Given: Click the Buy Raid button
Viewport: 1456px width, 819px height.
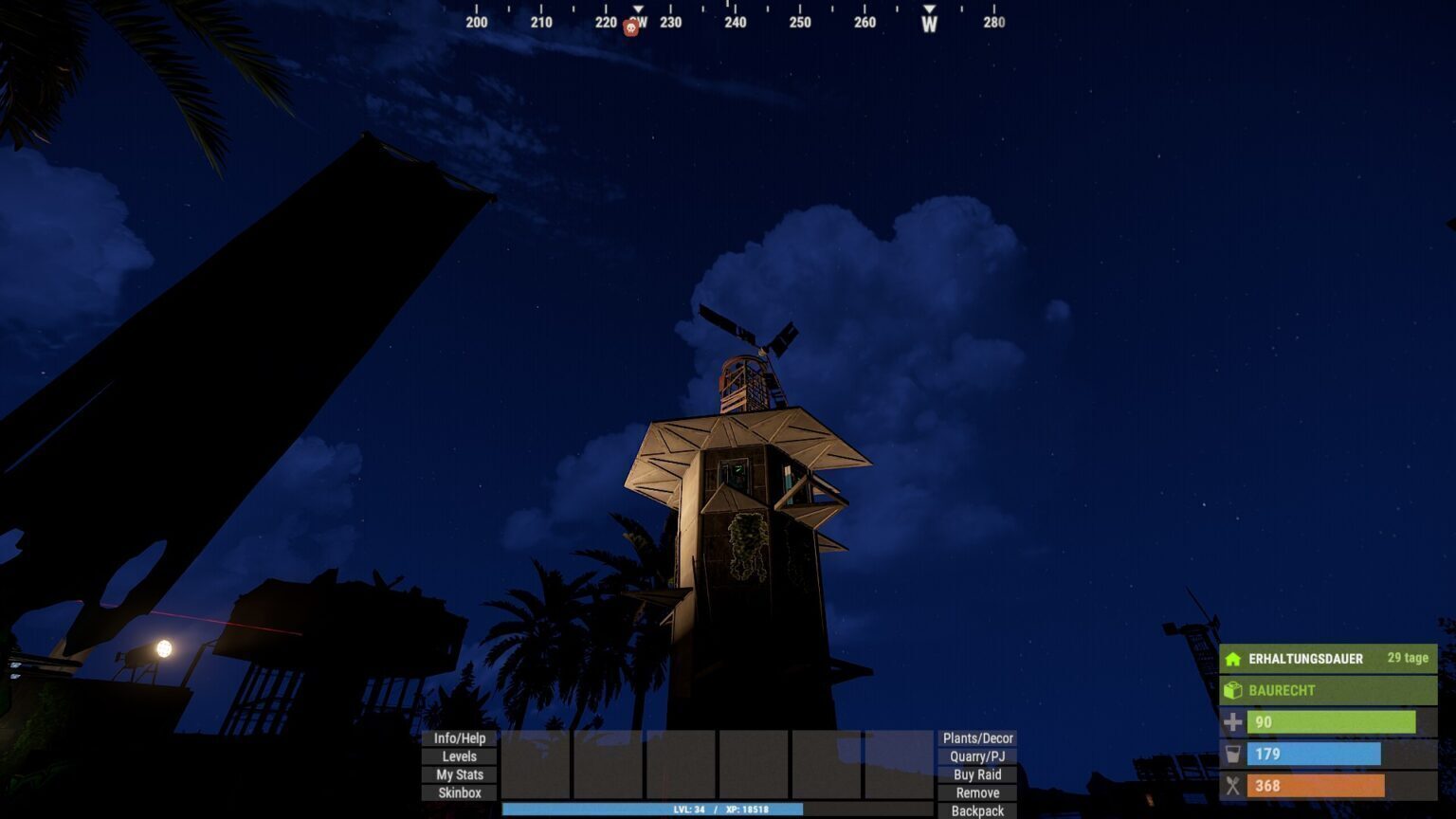Looking at the screenshot, I should [x=977, y=774].
